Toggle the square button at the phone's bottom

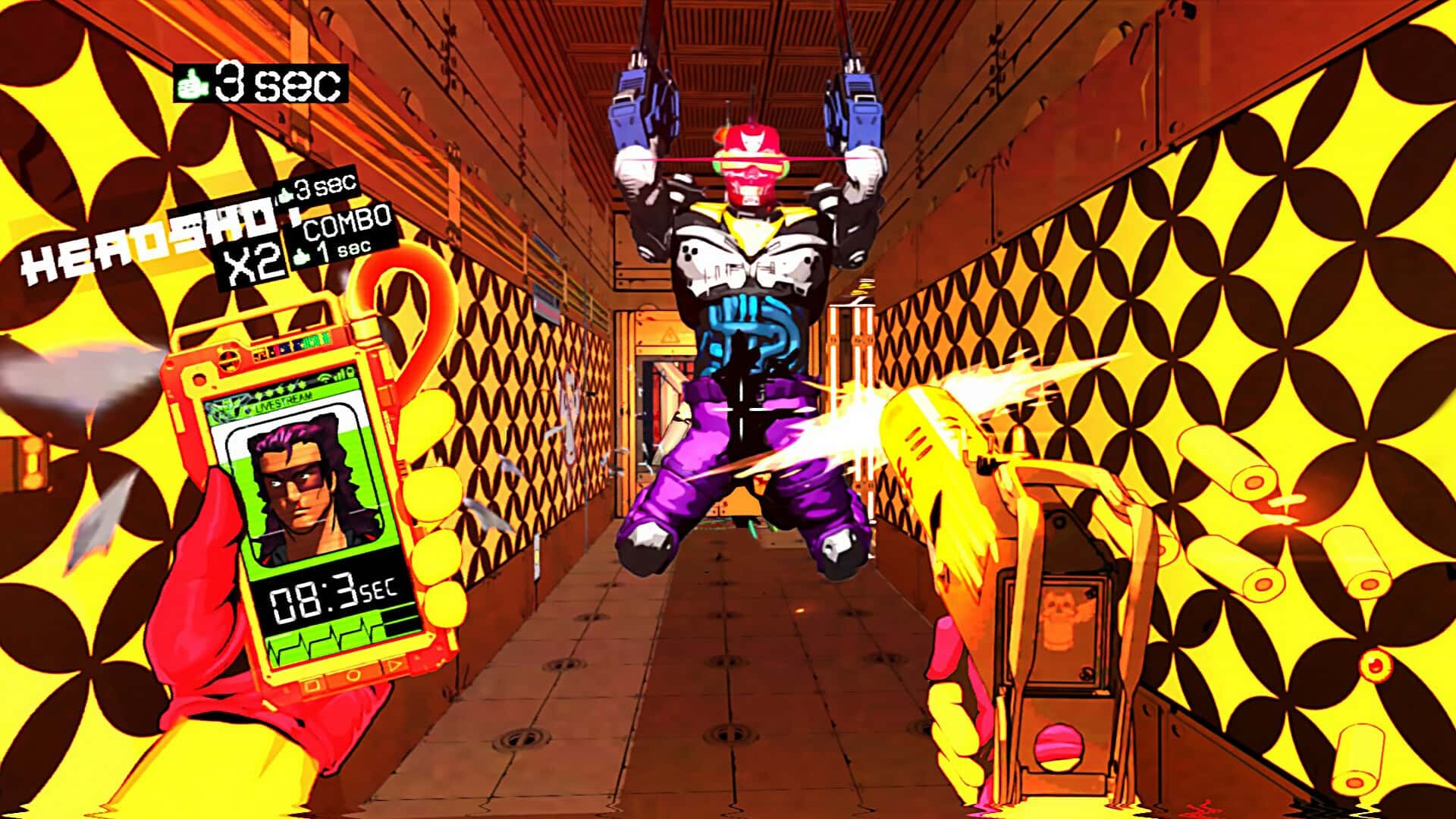(312, 686)
